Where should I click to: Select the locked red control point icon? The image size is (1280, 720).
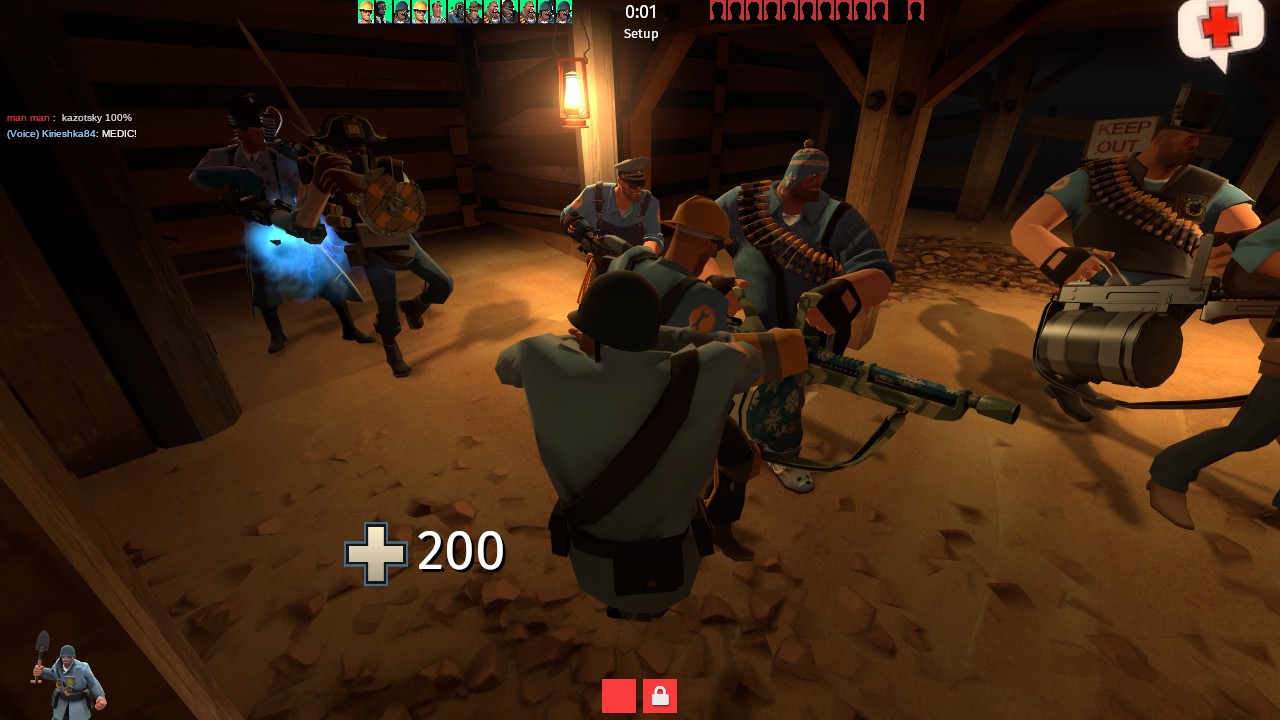click(660, 696)
